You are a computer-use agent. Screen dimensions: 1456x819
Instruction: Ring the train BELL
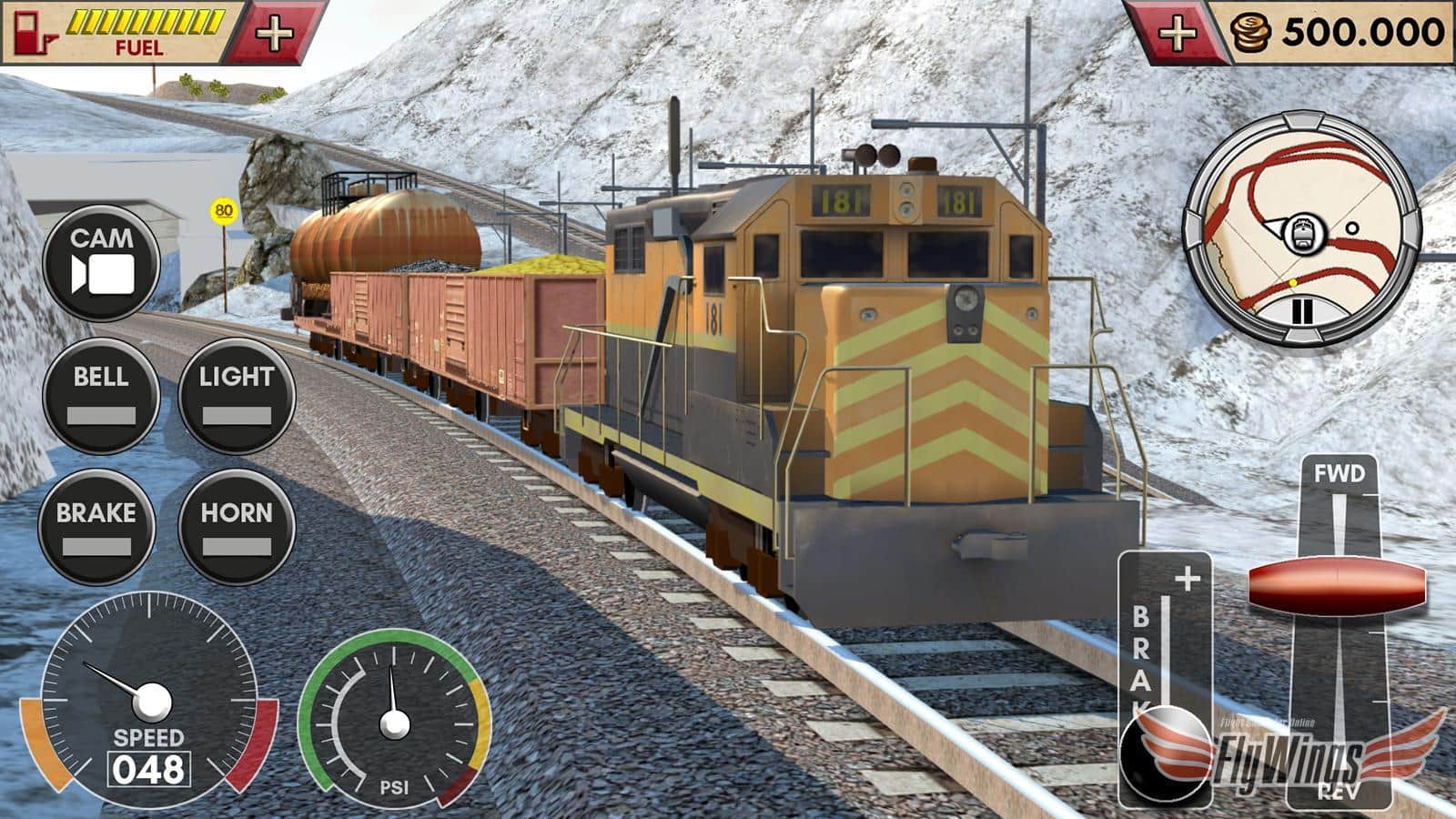[100, 395]
